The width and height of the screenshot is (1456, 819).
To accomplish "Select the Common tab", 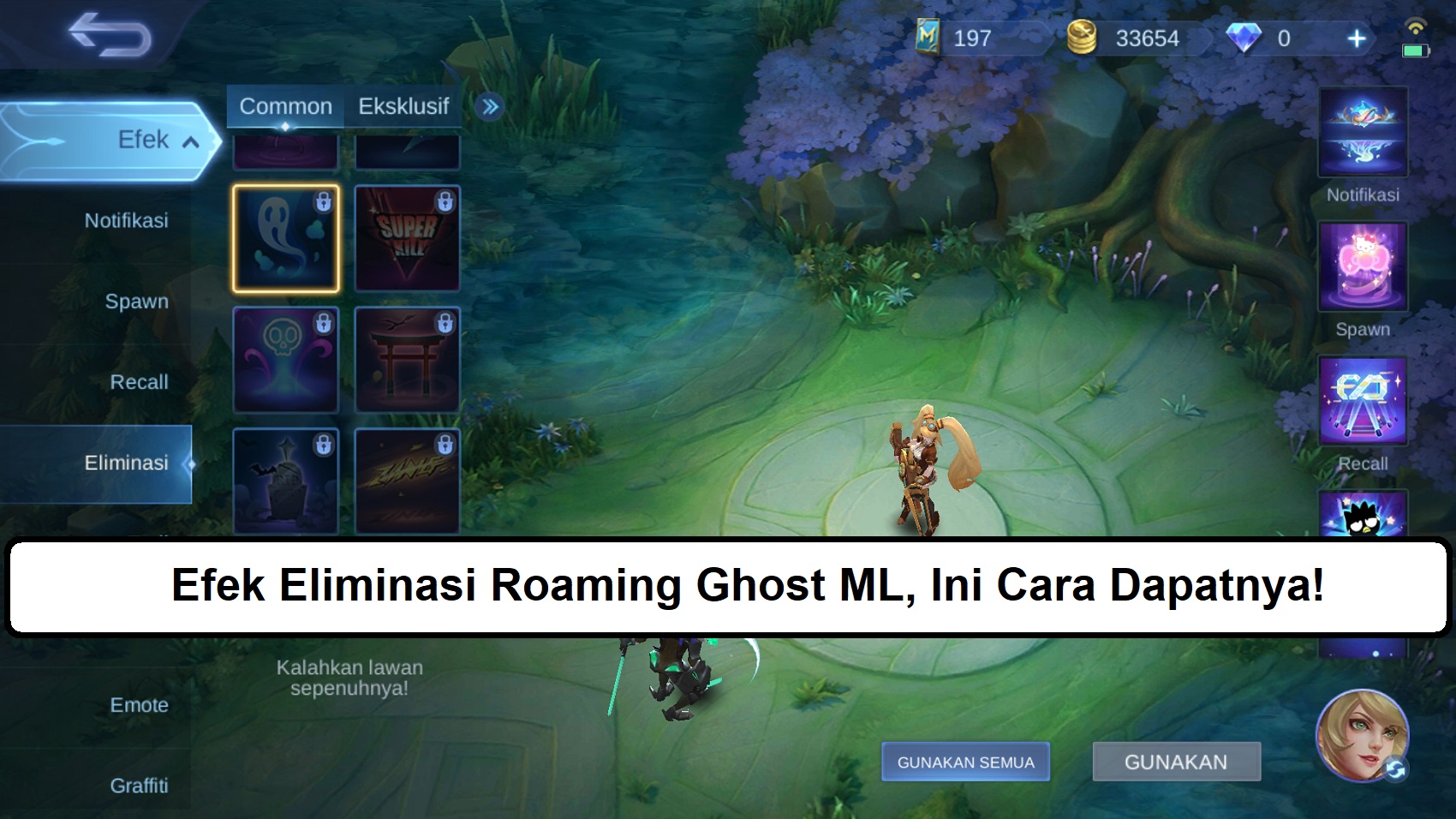I will click(x=285, y=105).
